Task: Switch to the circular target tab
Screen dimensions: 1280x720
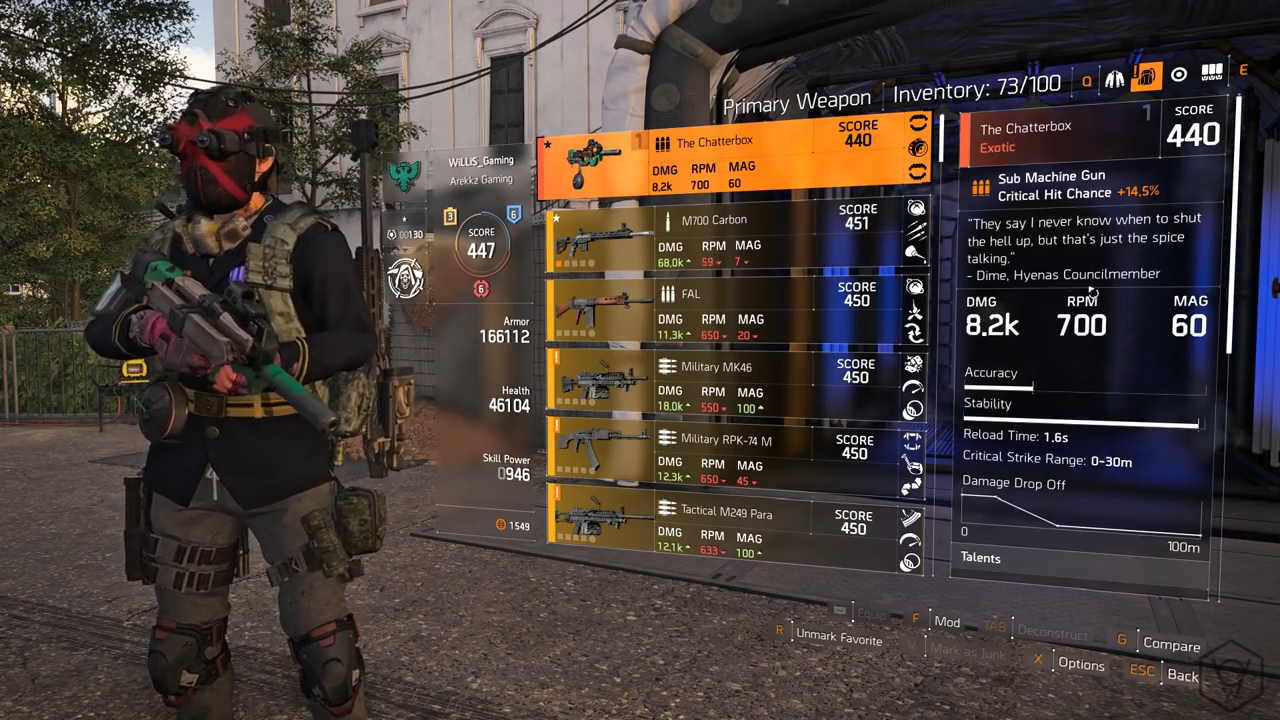Action: (x=1179, y=75)
